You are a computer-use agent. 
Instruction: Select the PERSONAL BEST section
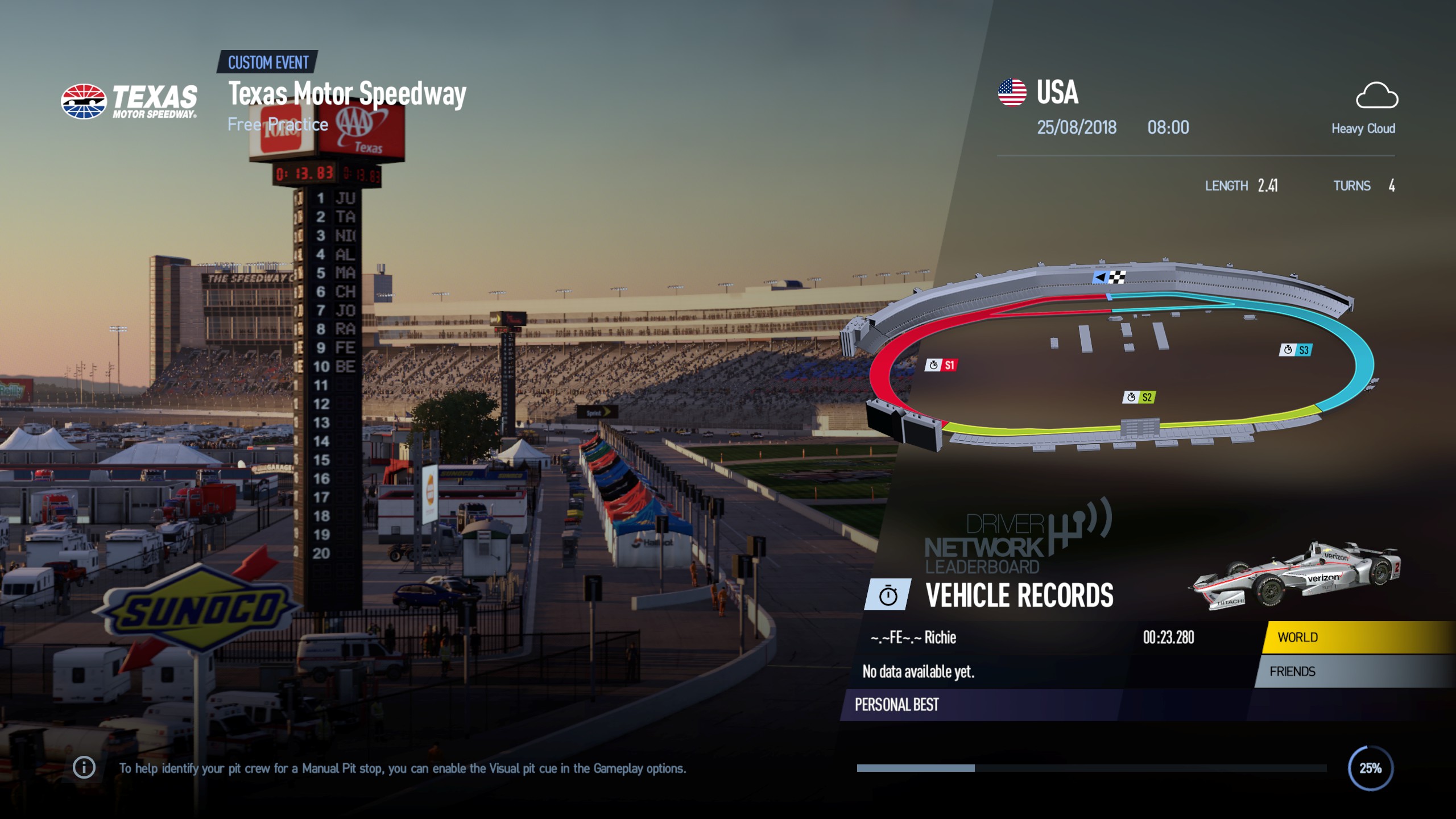(x=897, y=705)
